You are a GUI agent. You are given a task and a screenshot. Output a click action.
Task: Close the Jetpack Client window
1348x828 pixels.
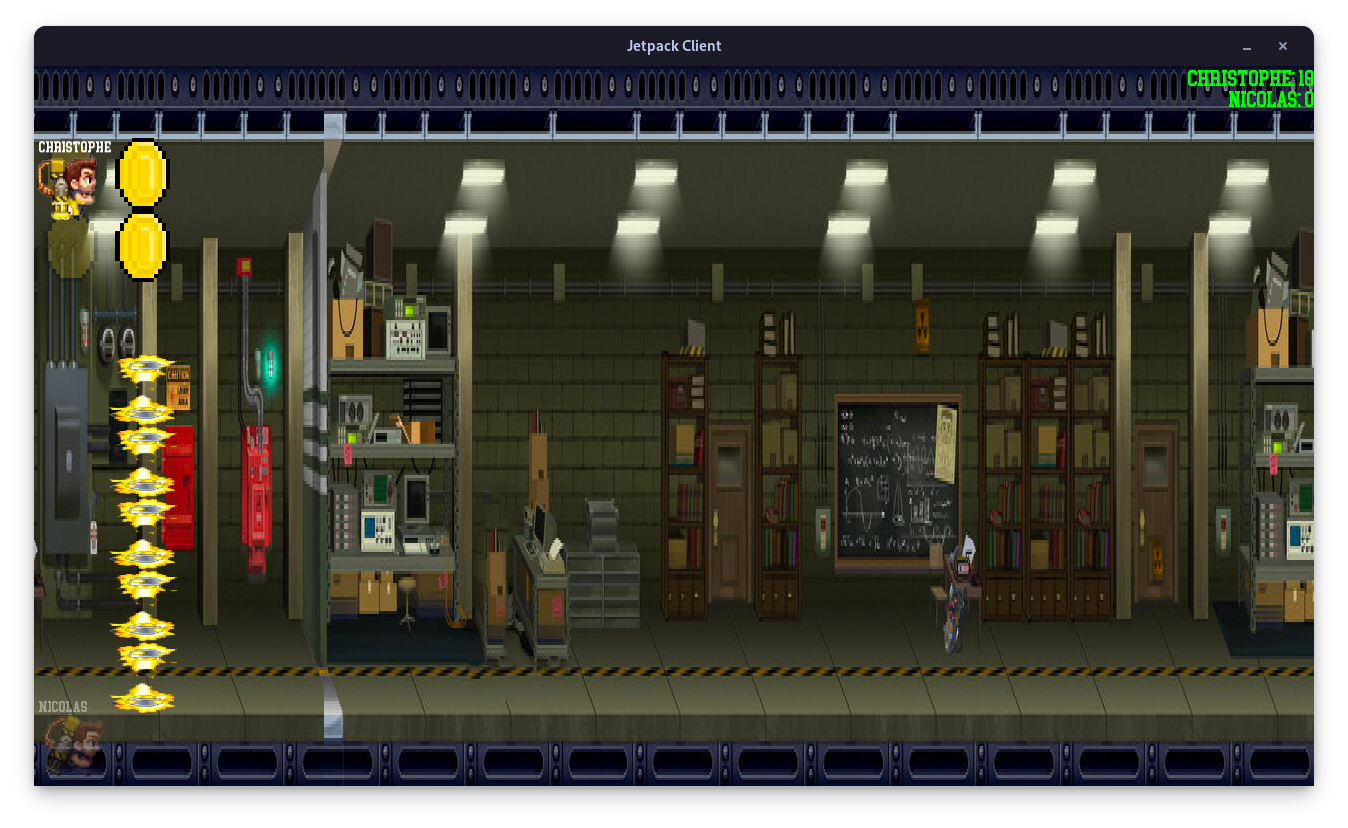tap(1282, 46)
